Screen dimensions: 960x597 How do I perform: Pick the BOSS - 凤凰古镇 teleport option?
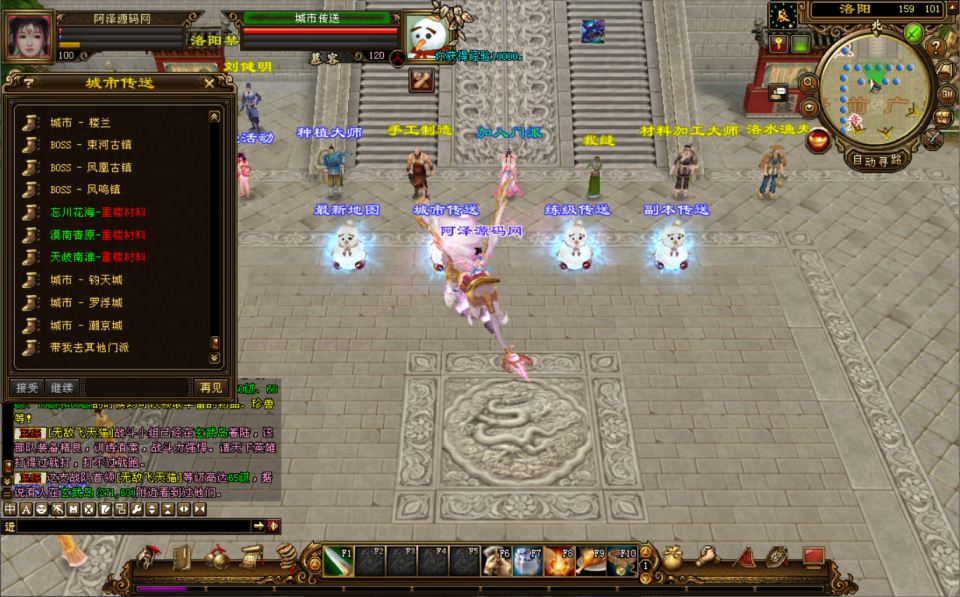[x=90, y=167]
